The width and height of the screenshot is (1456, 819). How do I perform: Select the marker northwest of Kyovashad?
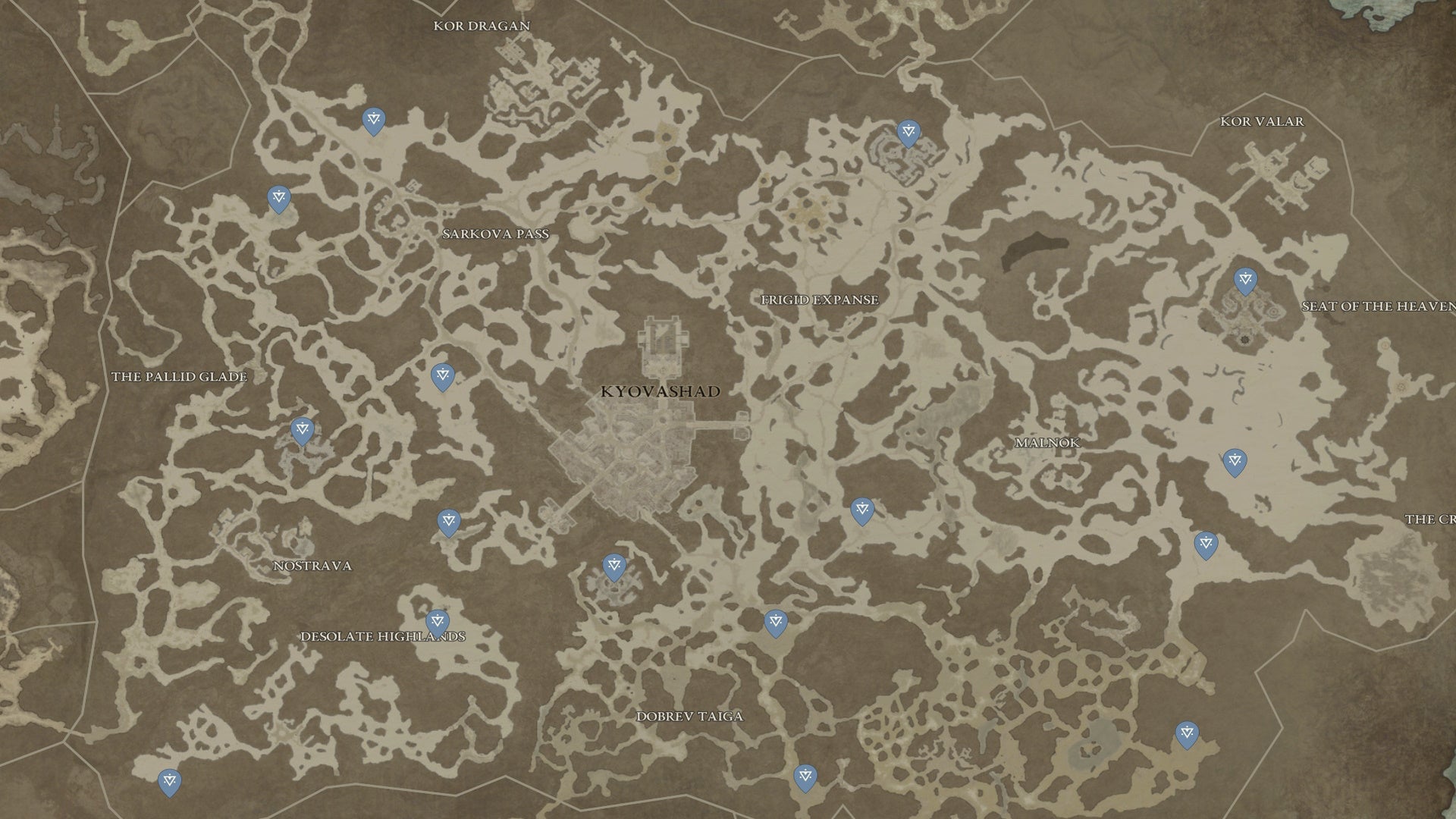point(441,375)
